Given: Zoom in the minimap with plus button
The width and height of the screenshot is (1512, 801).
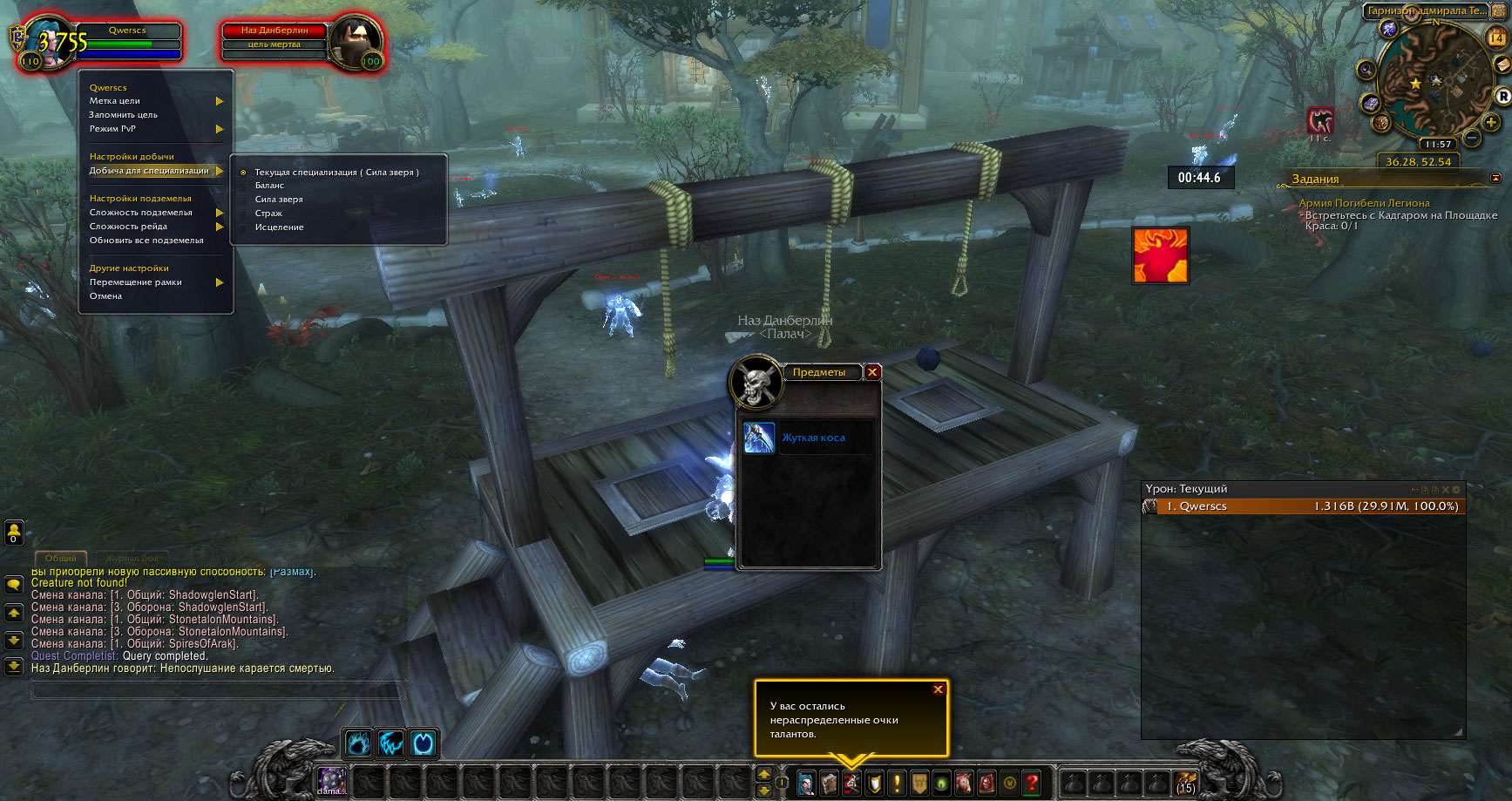Looking at the screenshot, I should tap(1491, 122).
